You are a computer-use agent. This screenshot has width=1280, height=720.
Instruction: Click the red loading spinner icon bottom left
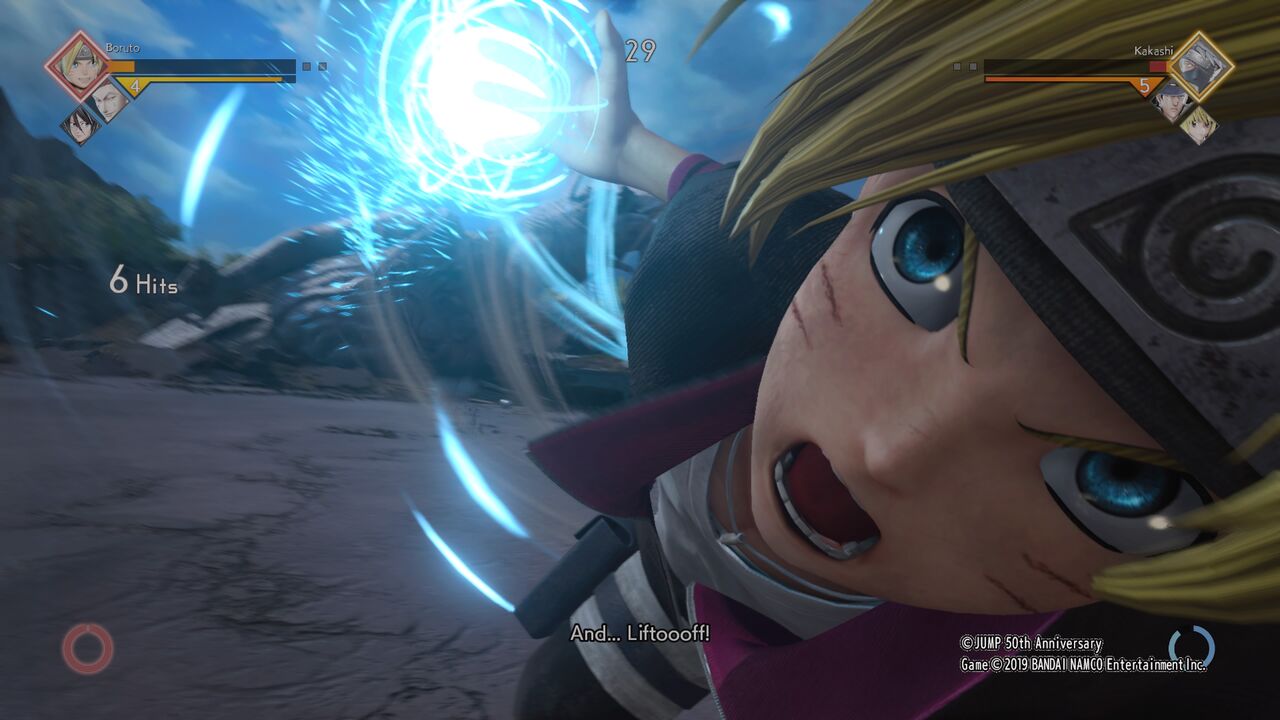[88, 651]
